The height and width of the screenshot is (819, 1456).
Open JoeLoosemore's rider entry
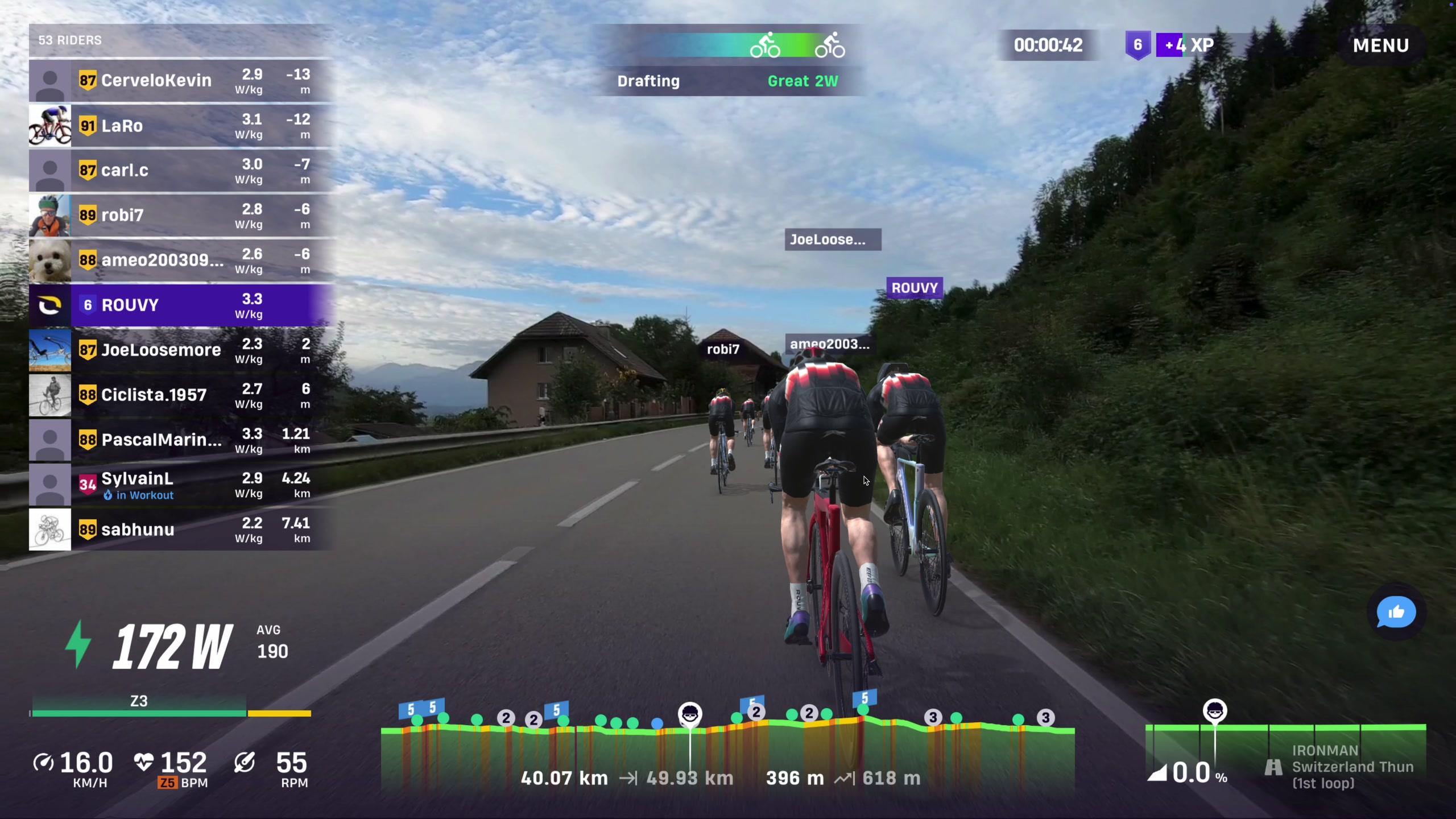(x=181, y=350)
